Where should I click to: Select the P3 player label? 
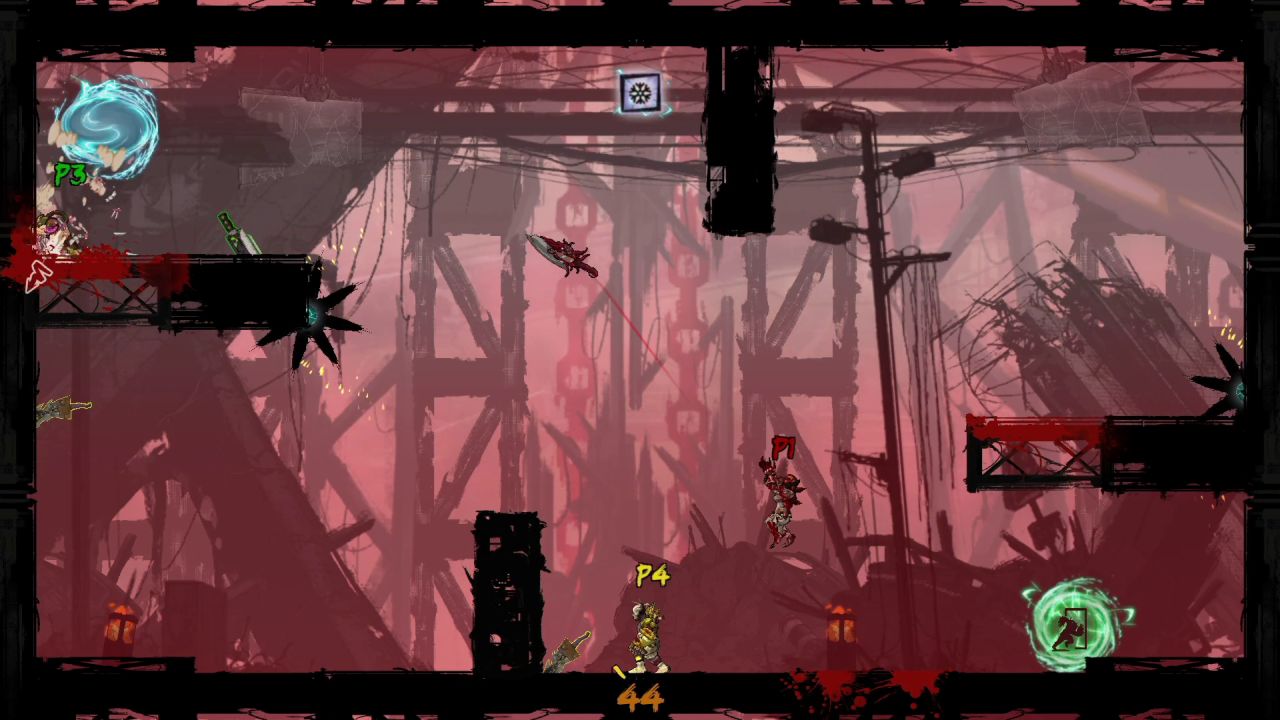(x=68, y=175)
